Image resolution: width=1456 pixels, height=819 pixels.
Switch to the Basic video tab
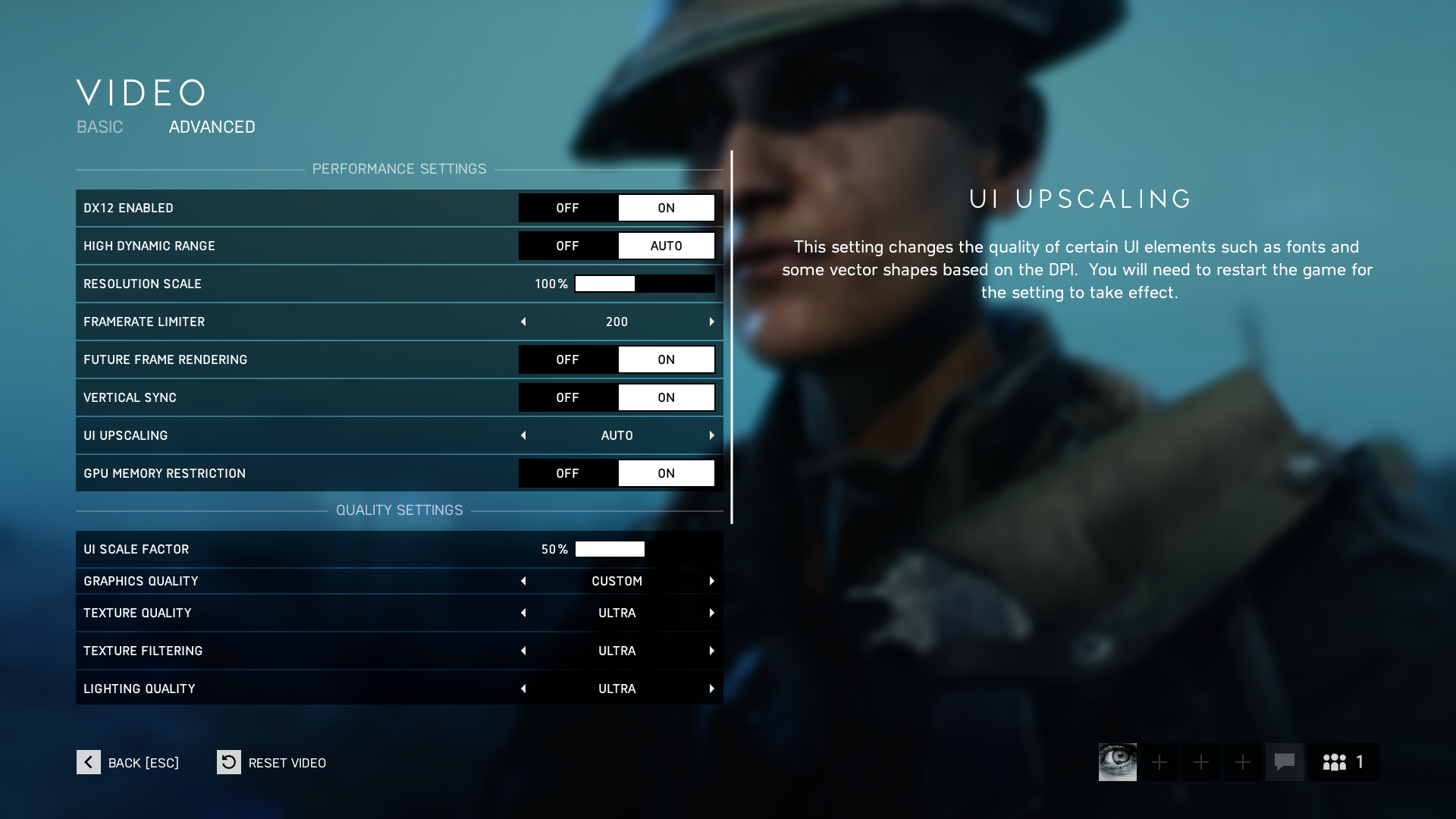[99, 127]
